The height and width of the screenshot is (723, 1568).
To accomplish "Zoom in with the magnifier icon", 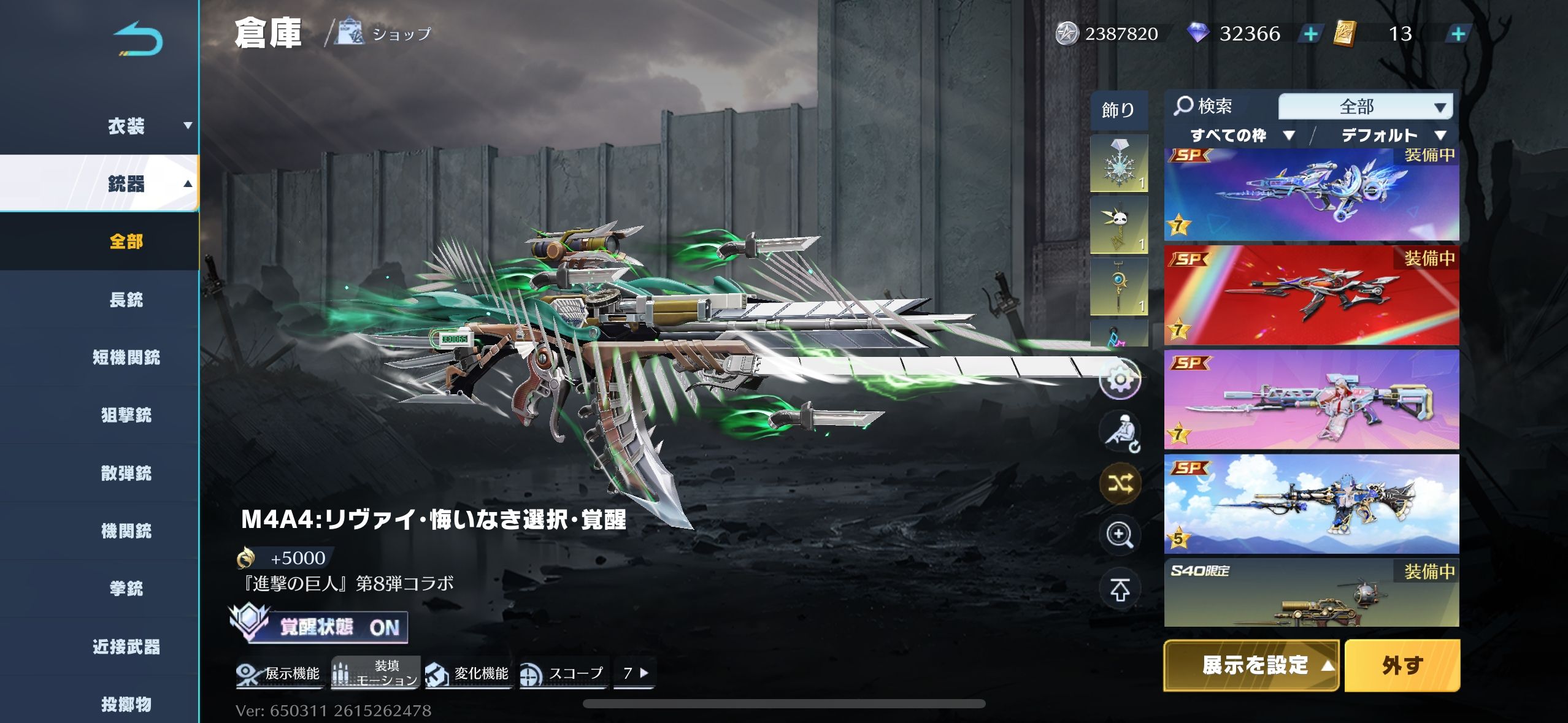I will (1120, 535).
